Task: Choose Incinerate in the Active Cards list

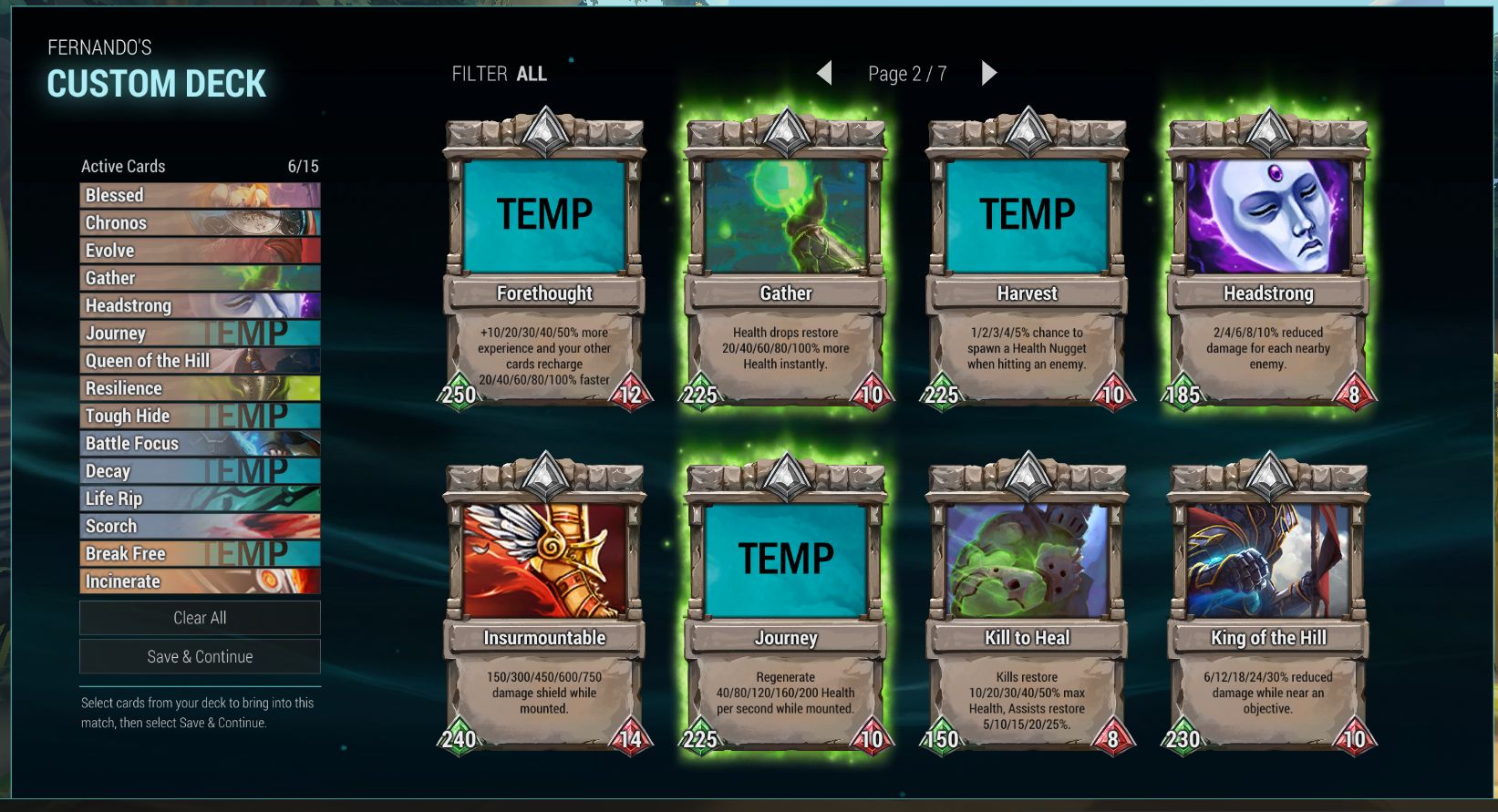Action: point(200,581)
